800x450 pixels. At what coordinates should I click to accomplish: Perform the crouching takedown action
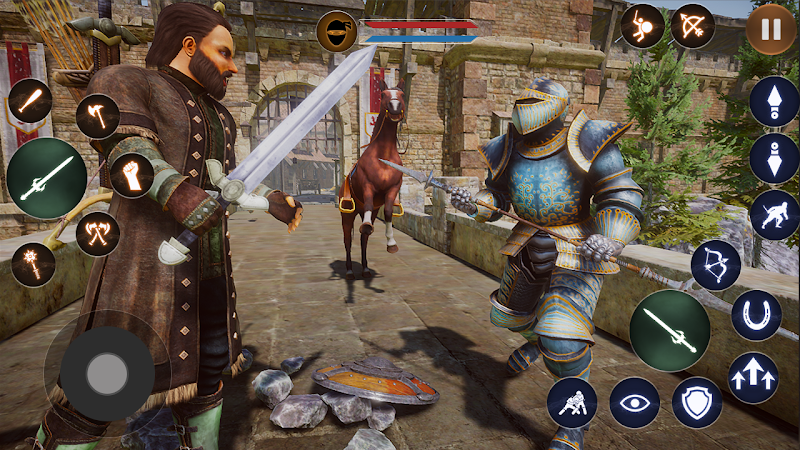point(572,402)
